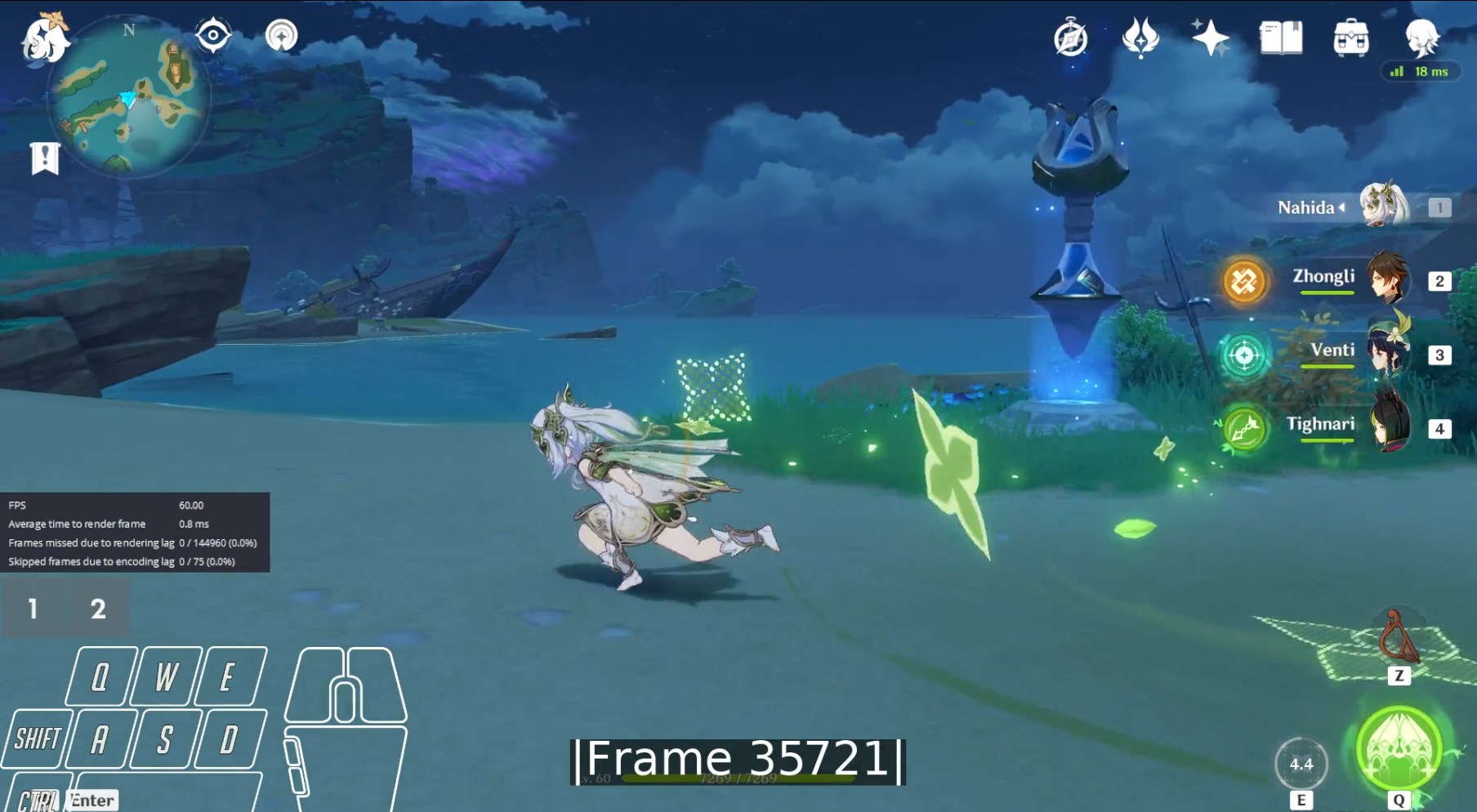Open the character profile head icon

pyautogui.click(x=1421, y=36)
